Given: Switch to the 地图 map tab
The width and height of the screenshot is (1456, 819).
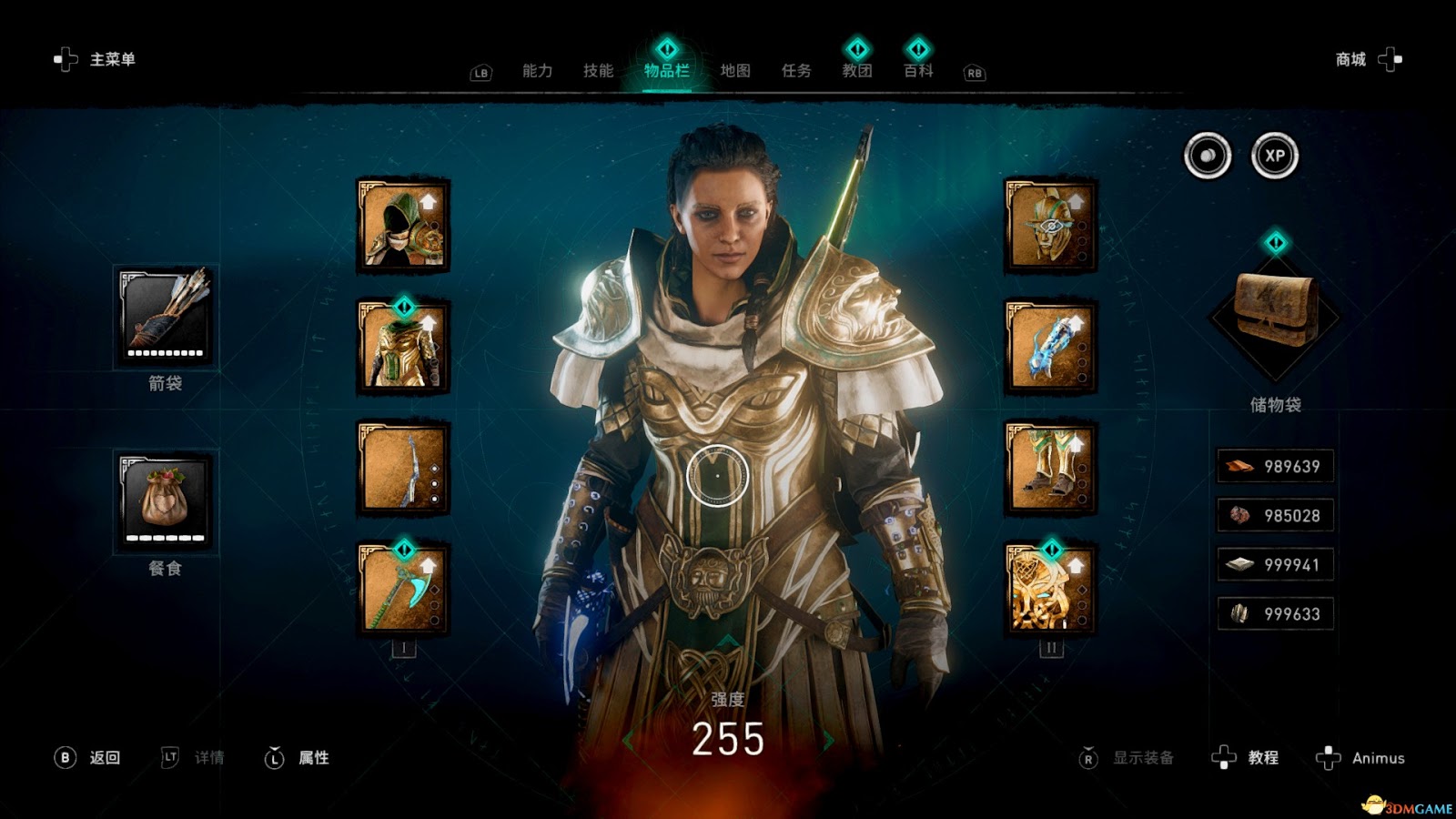Looking at the screenshot, I should pyautogui.click(x=735, y=71).
